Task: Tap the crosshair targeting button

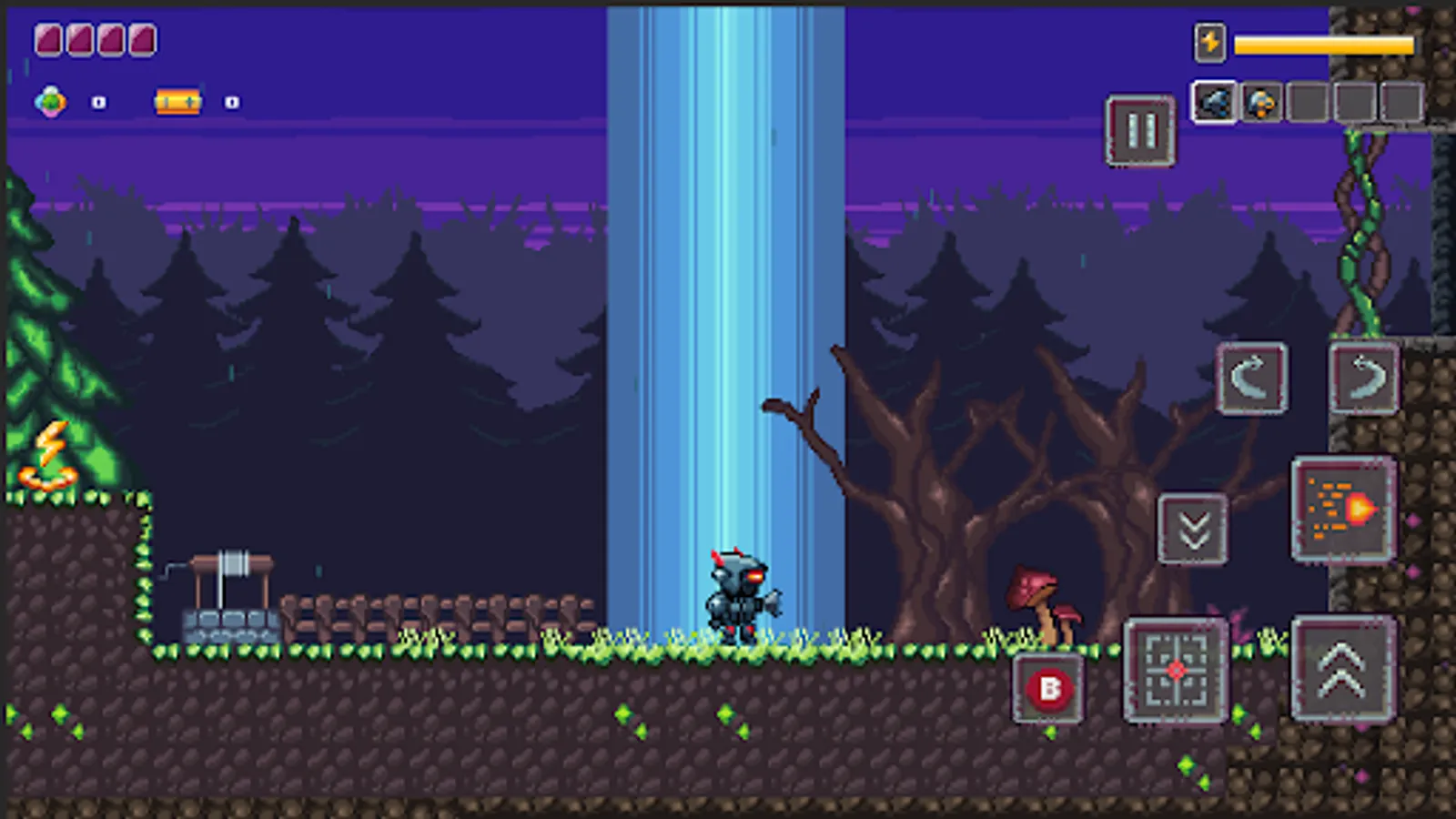Action: tap(1175, 671)
